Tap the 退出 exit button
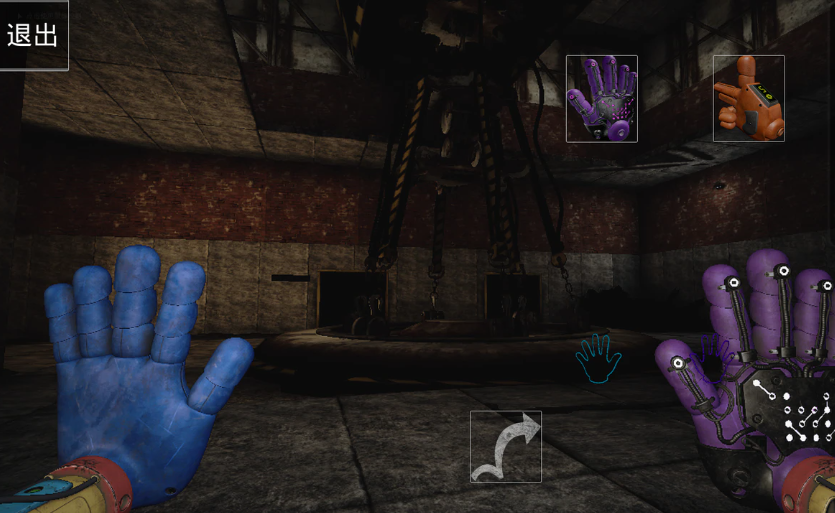Viewport: 835px width, 513px height. click(x=33, y=35)
